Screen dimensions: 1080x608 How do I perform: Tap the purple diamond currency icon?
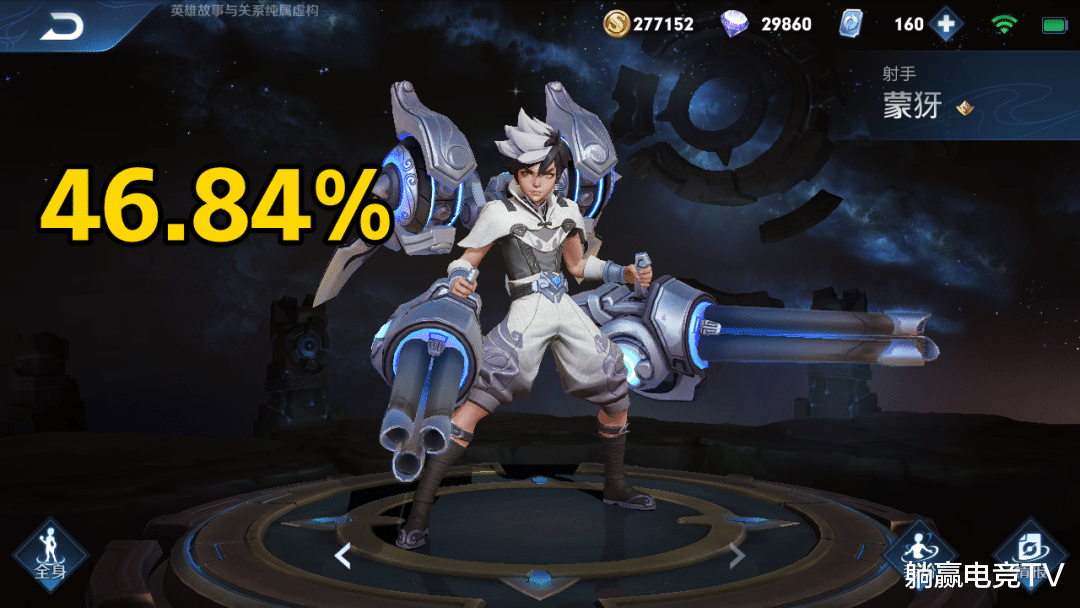[x=735, y=23]
